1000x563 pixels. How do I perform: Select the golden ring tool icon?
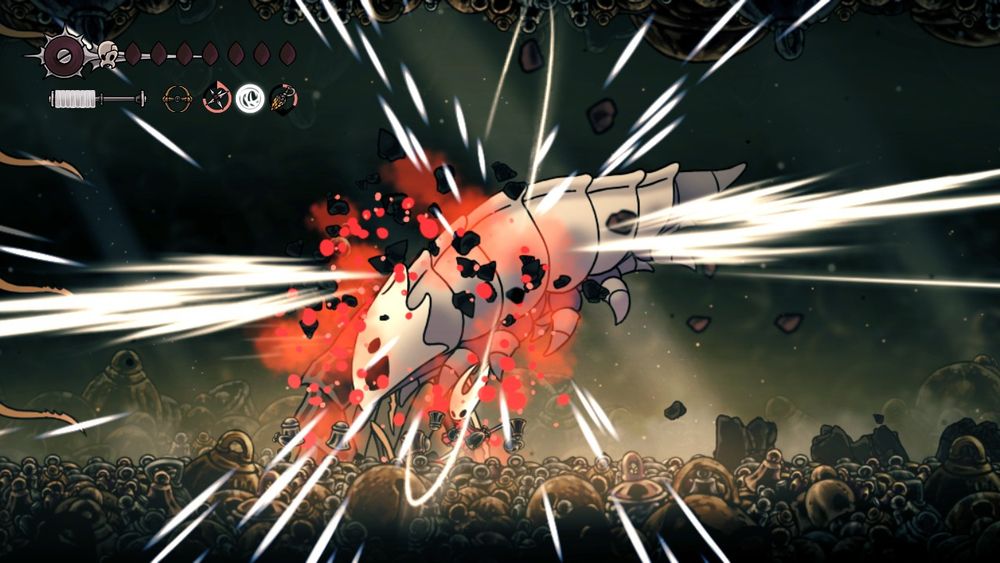(x=180, y=98)
